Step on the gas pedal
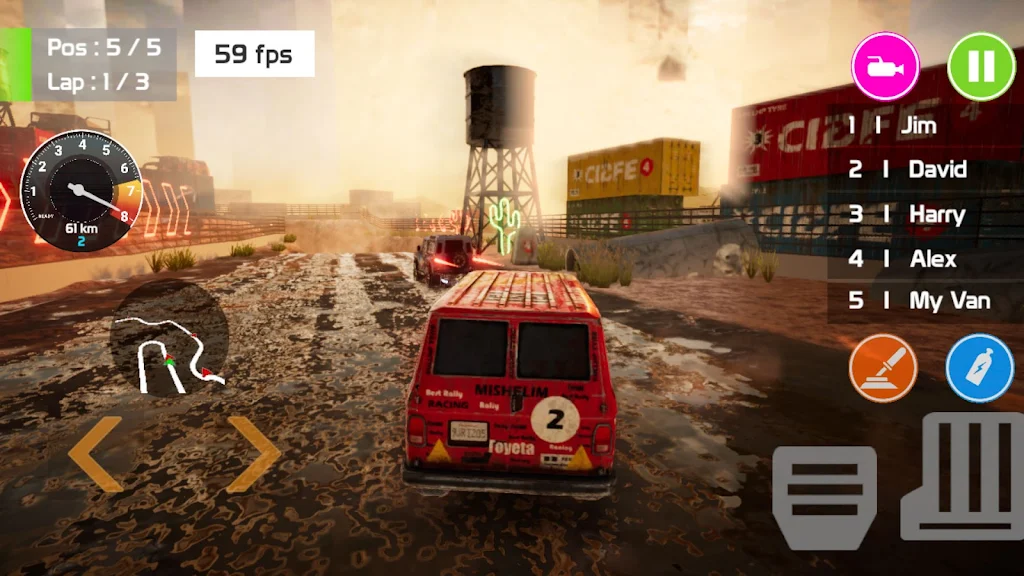The image size is (1024, 576). (x=963, y=476)
